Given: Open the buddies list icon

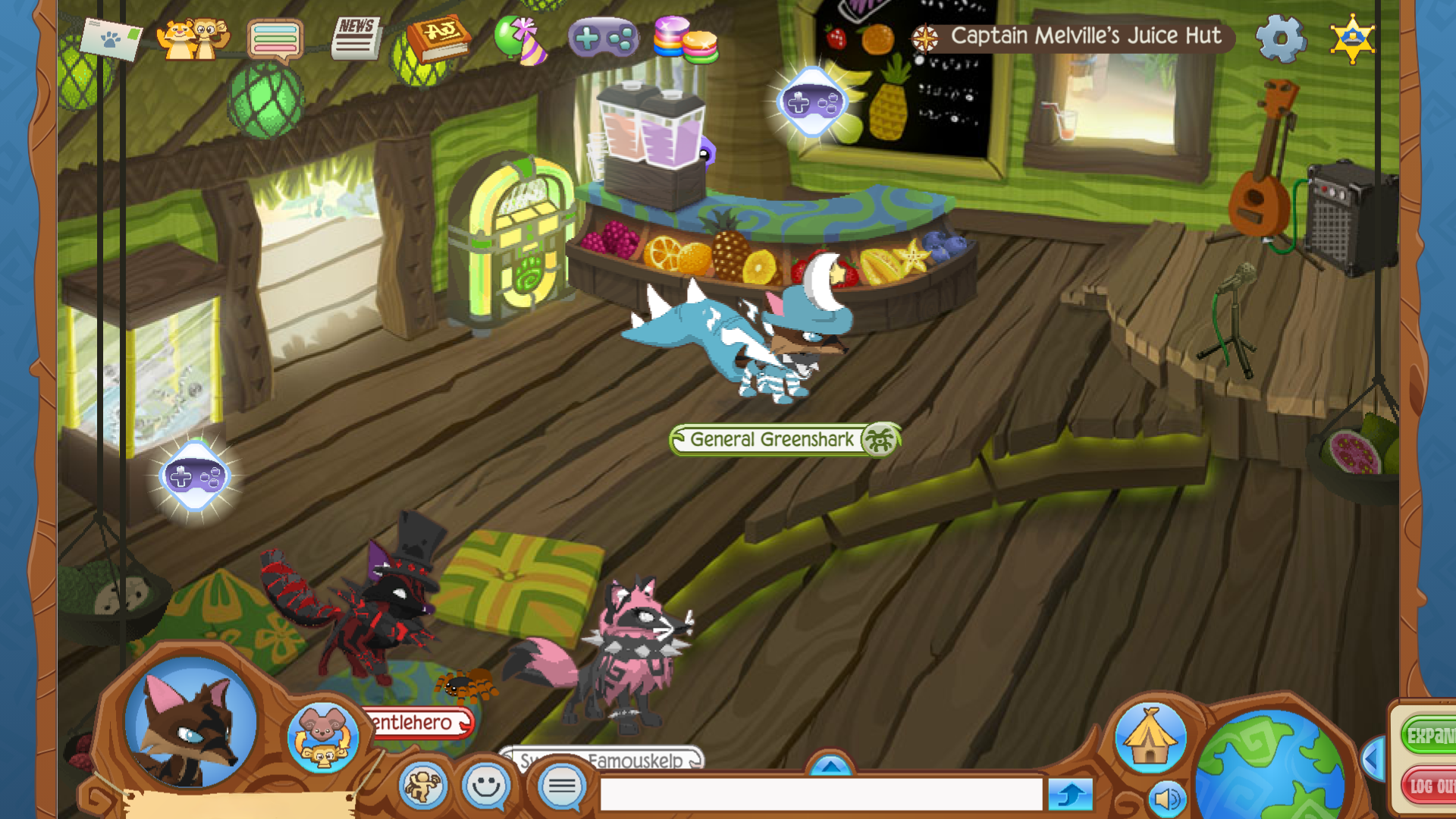Looking at the screenshot, I should pyautogui.click(x=194, y=38).
